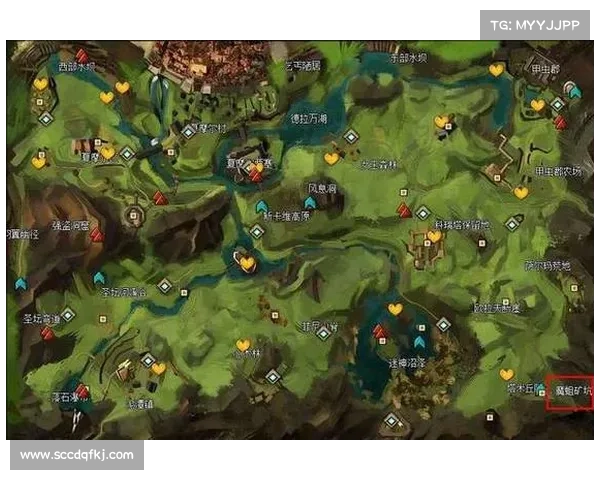Click the waypoint marker beside 甲虫郡

tap(574, 91)
